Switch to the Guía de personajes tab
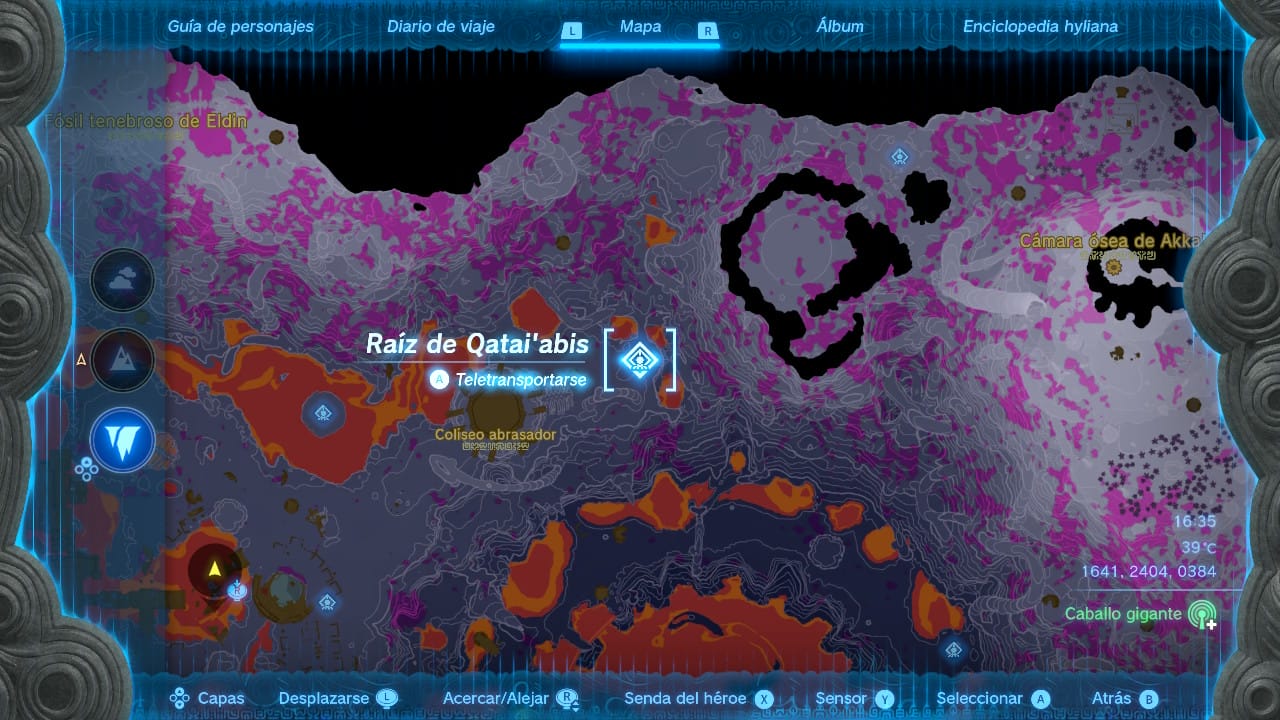Viewport: 1280px width, 720px height. [240, 27]
